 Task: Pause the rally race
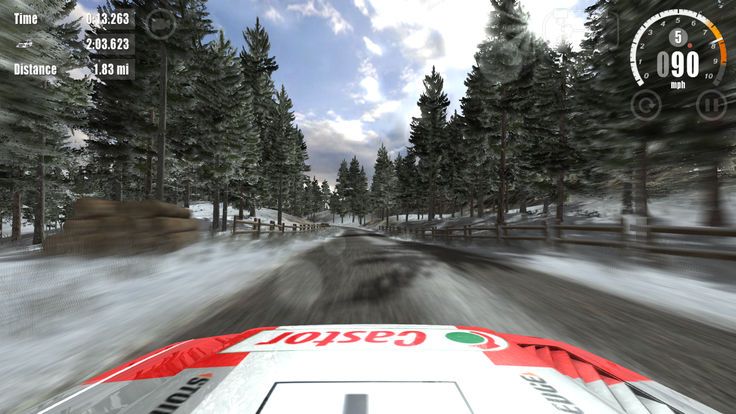(x=710, y=103)
